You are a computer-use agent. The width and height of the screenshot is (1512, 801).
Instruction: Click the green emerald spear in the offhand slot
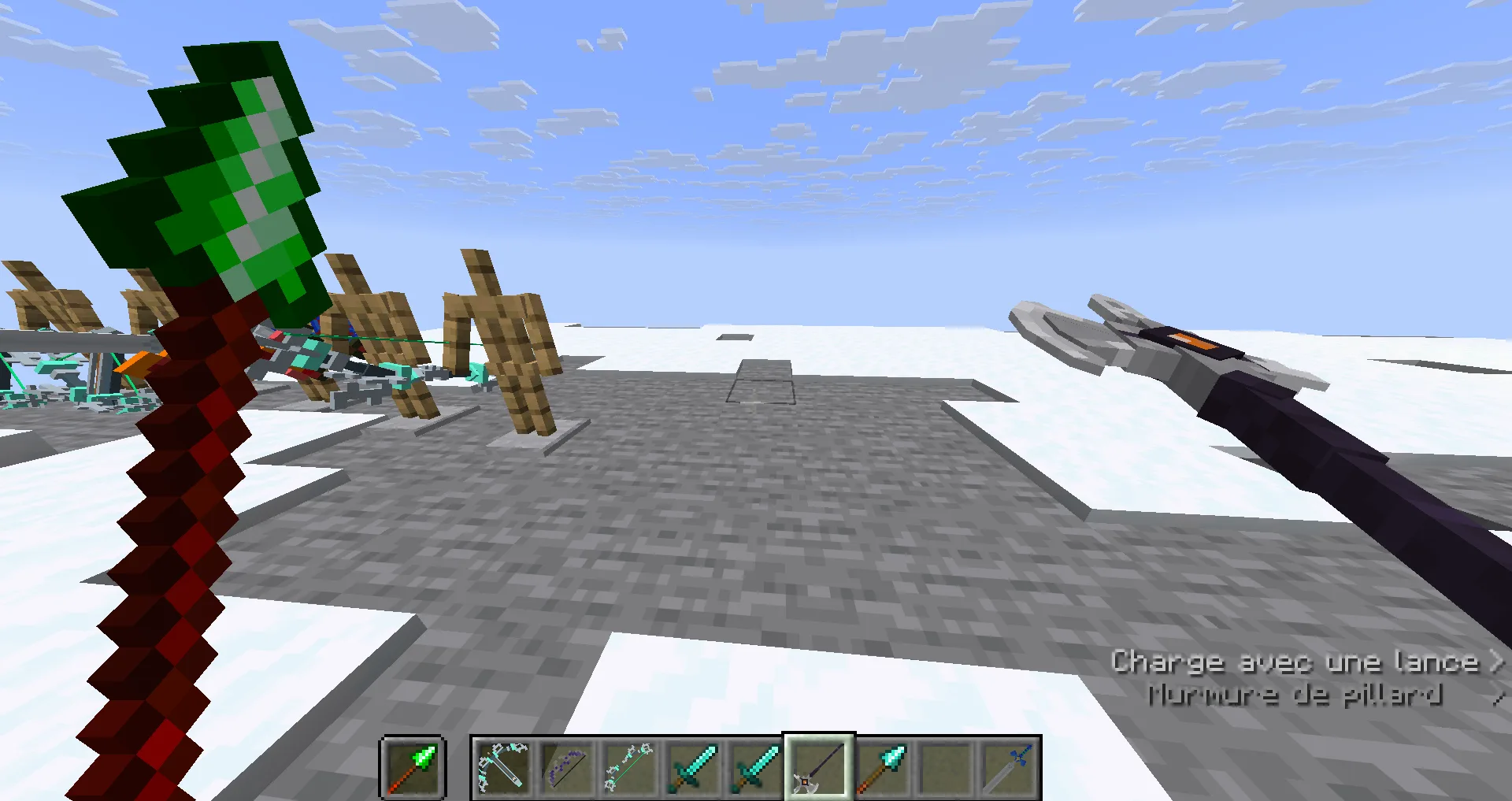pyautogui.click(x=413, y=768)
